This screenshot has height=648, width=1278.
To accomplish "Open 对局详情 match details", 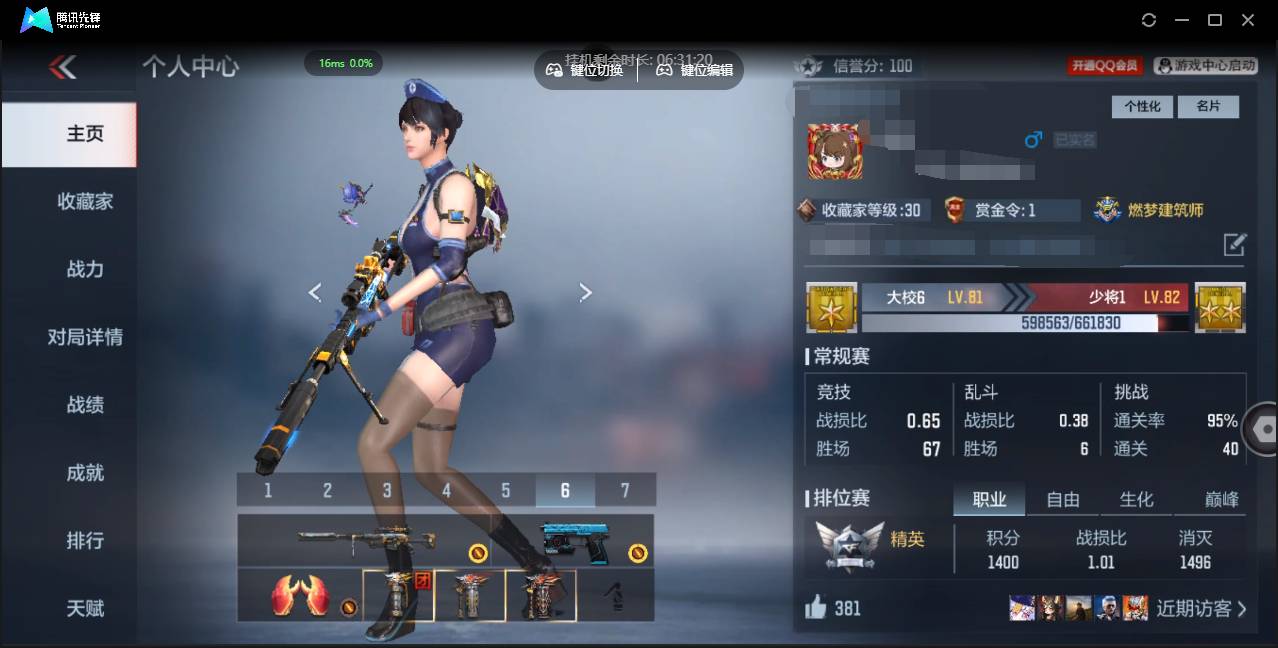I will pos(85,337).
